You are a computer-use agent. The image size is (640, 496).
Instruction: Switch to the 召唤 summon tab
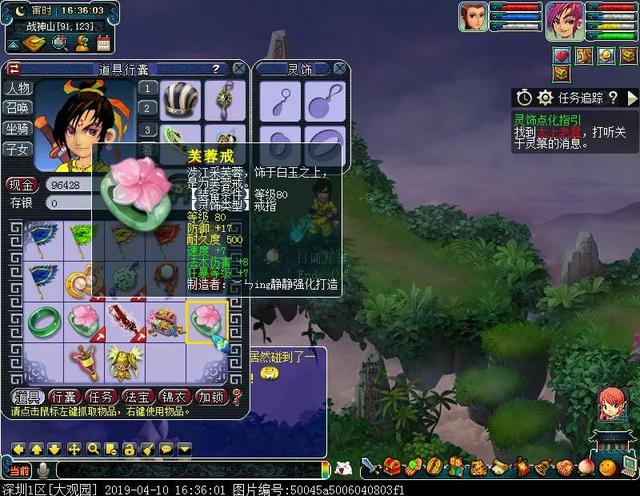point(19,108)
